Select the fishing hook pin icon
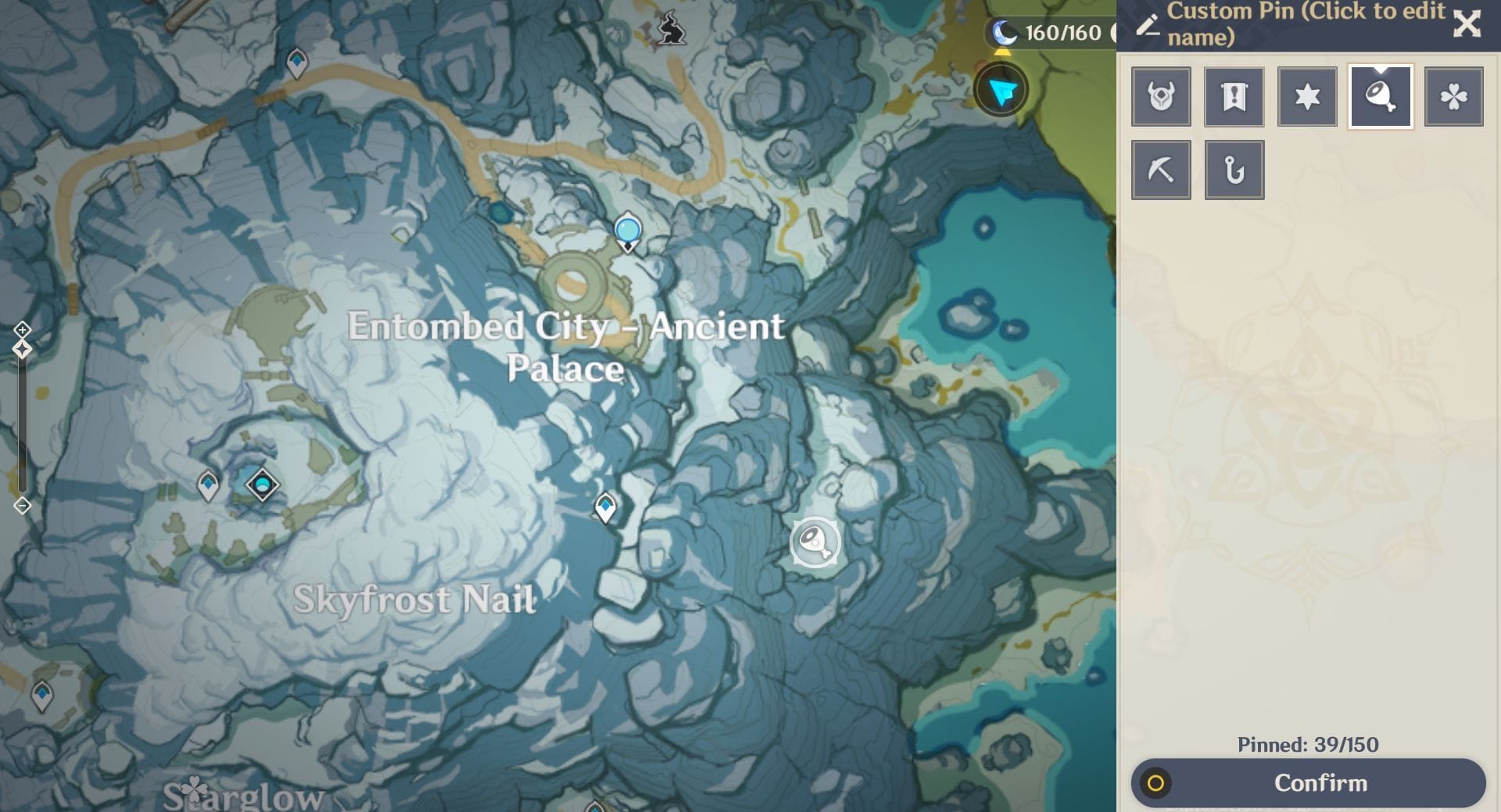 point(1234,169)
